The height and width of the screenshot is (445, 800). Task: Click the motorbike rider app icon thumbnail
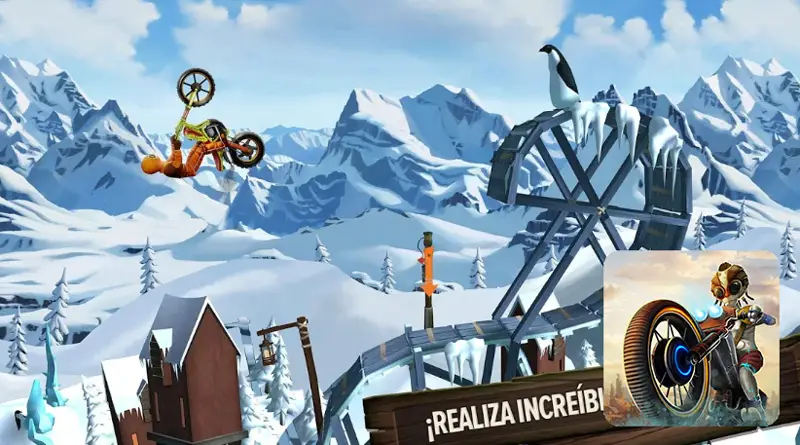click(691, 338)
